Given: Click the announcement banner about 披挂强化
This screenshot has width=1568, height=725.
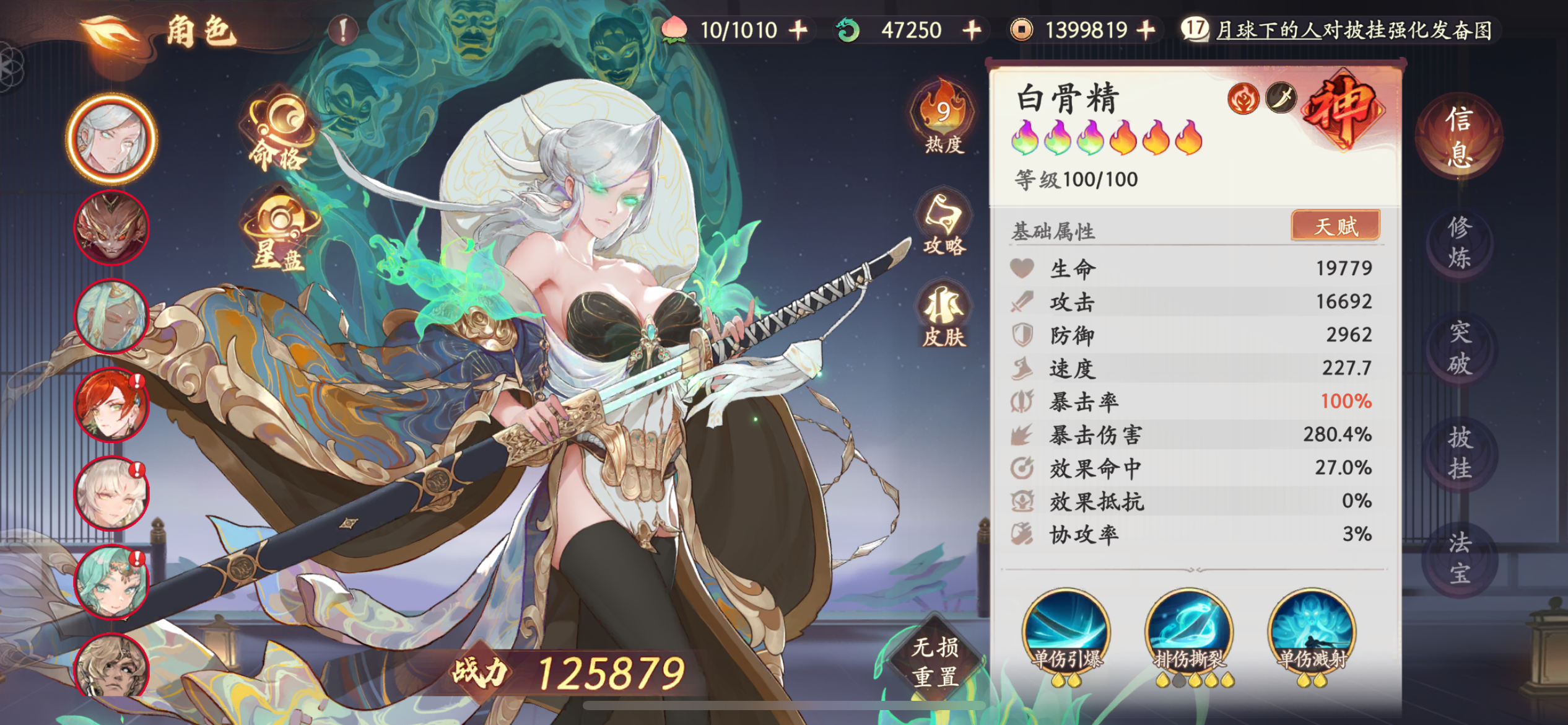Looking at the screenshot, I should [1362, 30].
